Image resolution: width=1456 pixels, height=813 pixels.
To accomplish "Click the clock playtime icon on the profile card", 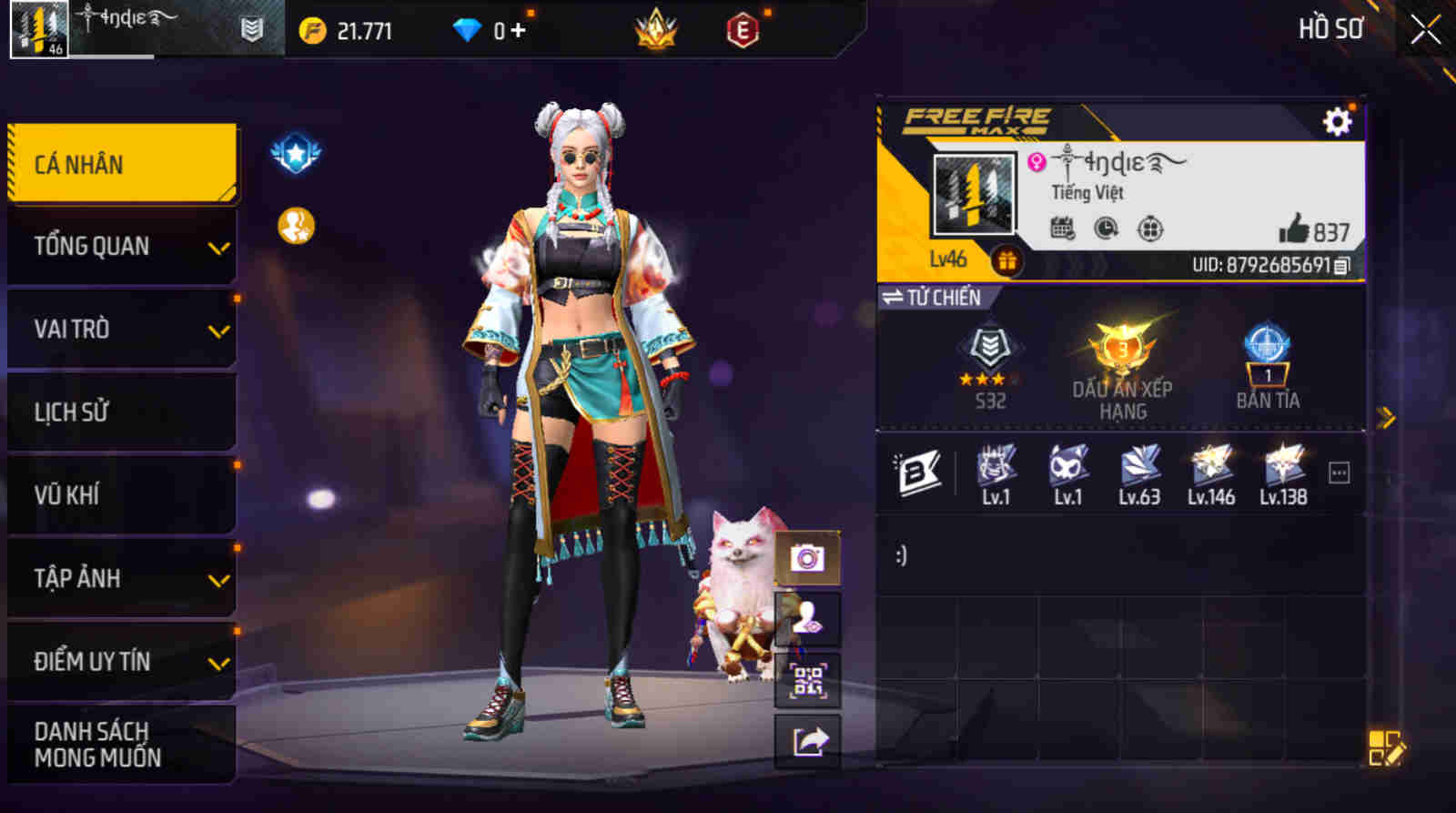I will pos(1103,230).
